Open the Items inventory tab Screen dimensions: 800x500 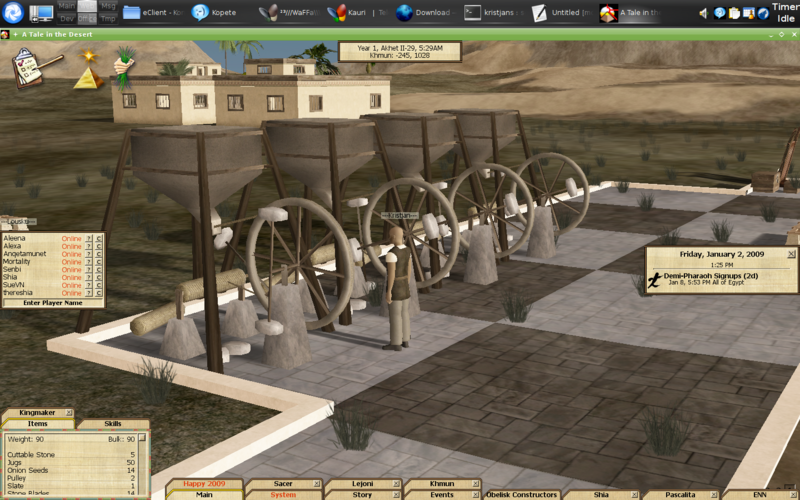pos(39,424)
